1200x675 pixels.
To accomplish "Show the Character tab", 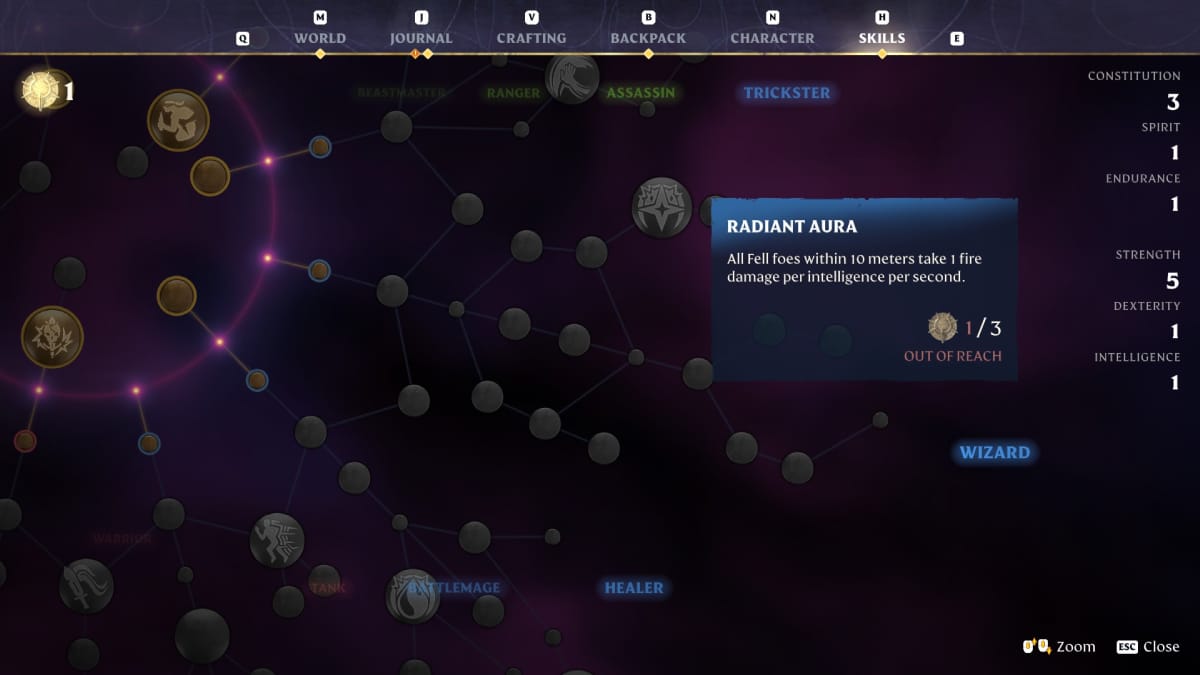I will pyautogui.click(x=772, y=38).
